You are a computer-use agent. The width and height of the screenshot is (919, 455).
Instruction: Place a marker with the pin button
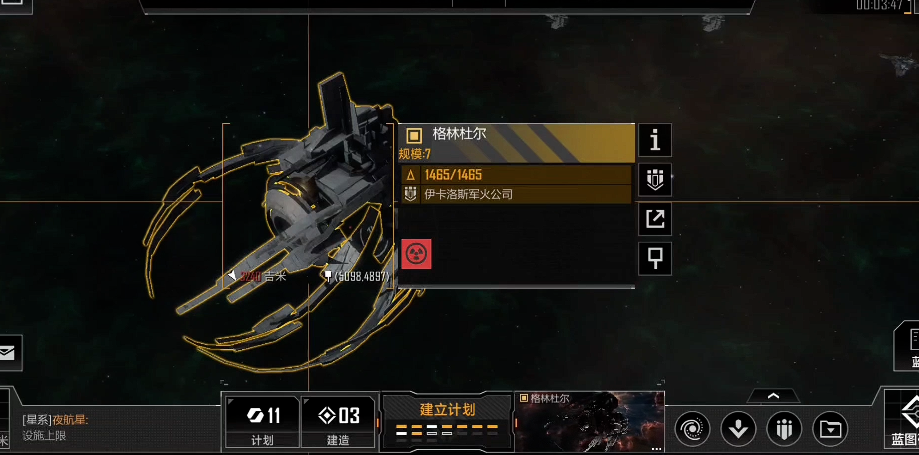(x=655, y=258)
